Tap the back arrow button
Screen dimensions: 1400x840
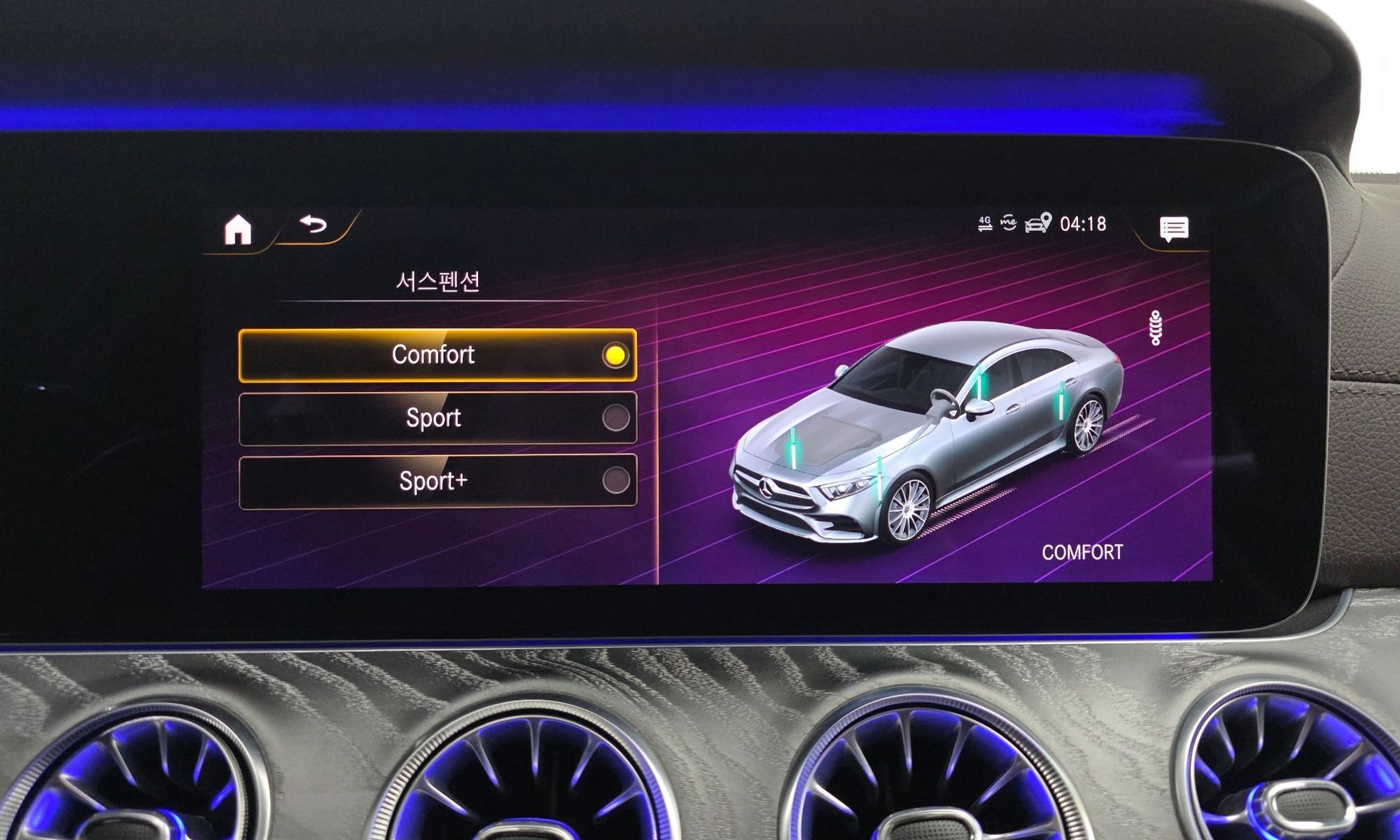[314, 225]
